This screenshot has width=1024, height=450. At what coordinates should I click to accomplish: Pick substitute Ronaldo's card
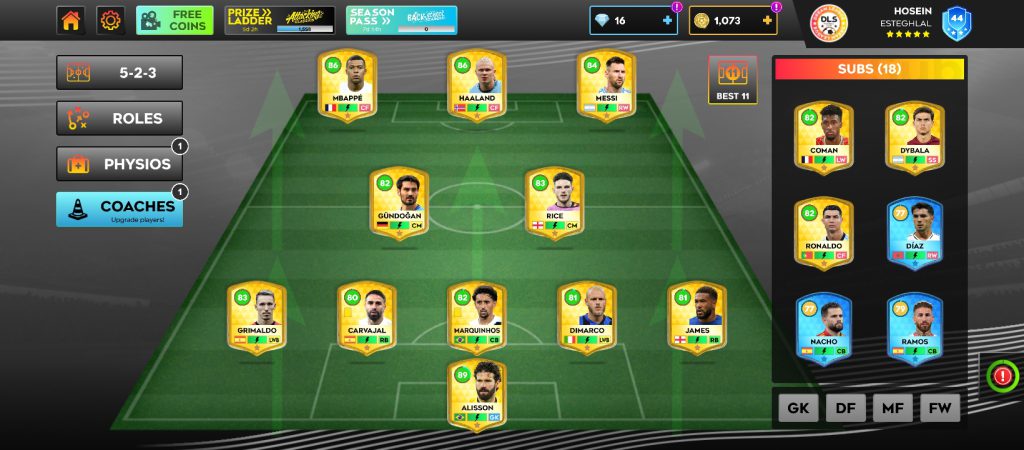click(823, 232)
